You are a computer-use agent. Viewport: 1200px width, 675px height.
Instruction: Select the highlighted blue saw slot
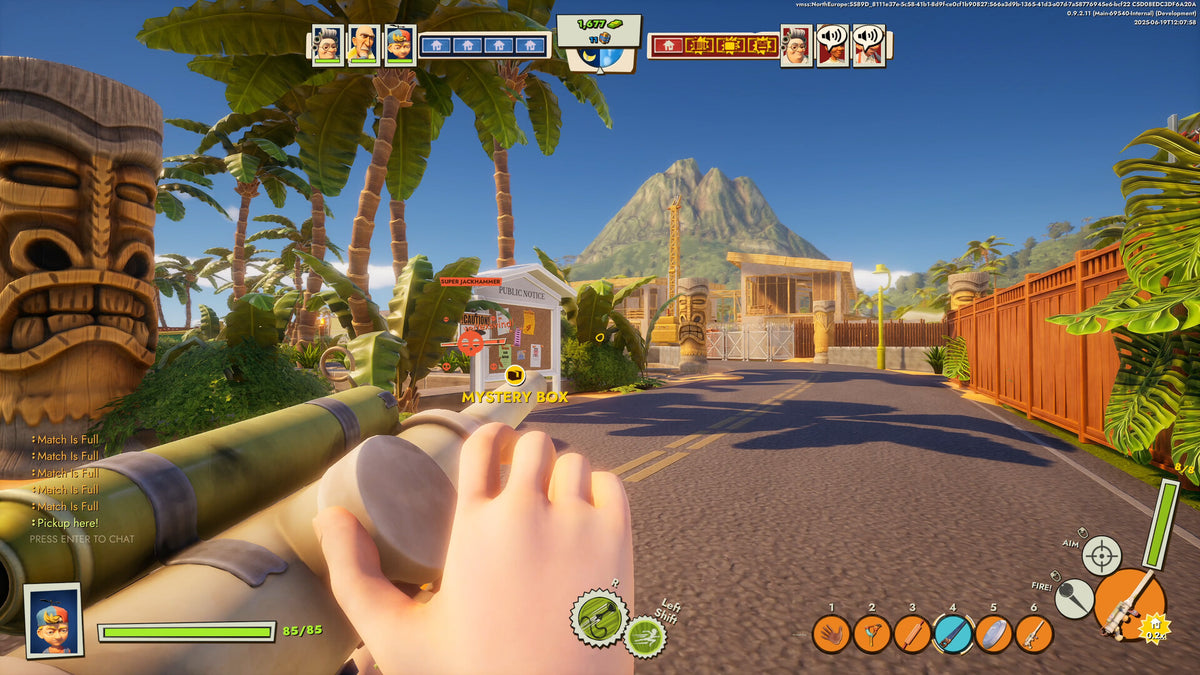[953, 634]
